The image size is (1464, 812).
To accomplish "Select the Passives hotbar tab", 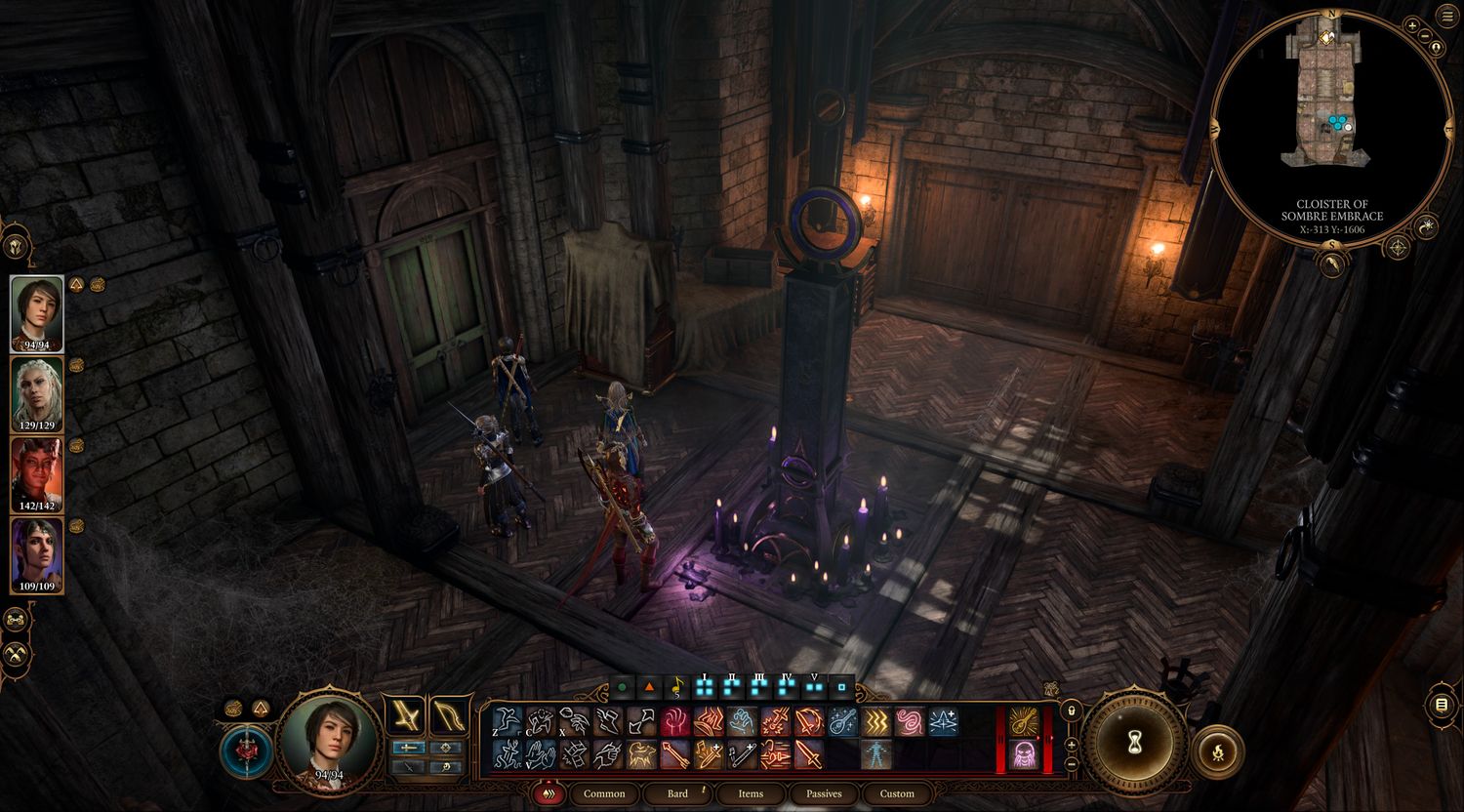I will coord(824,793).
